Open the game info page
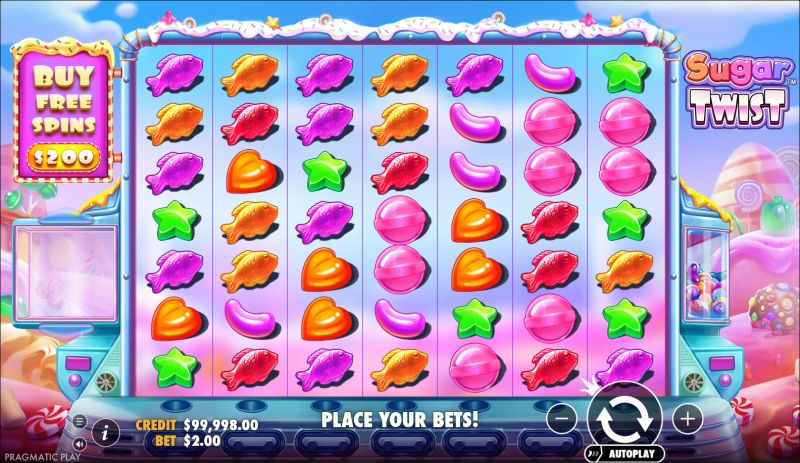Viewport: 800px width, 463px height. (105, 431)
